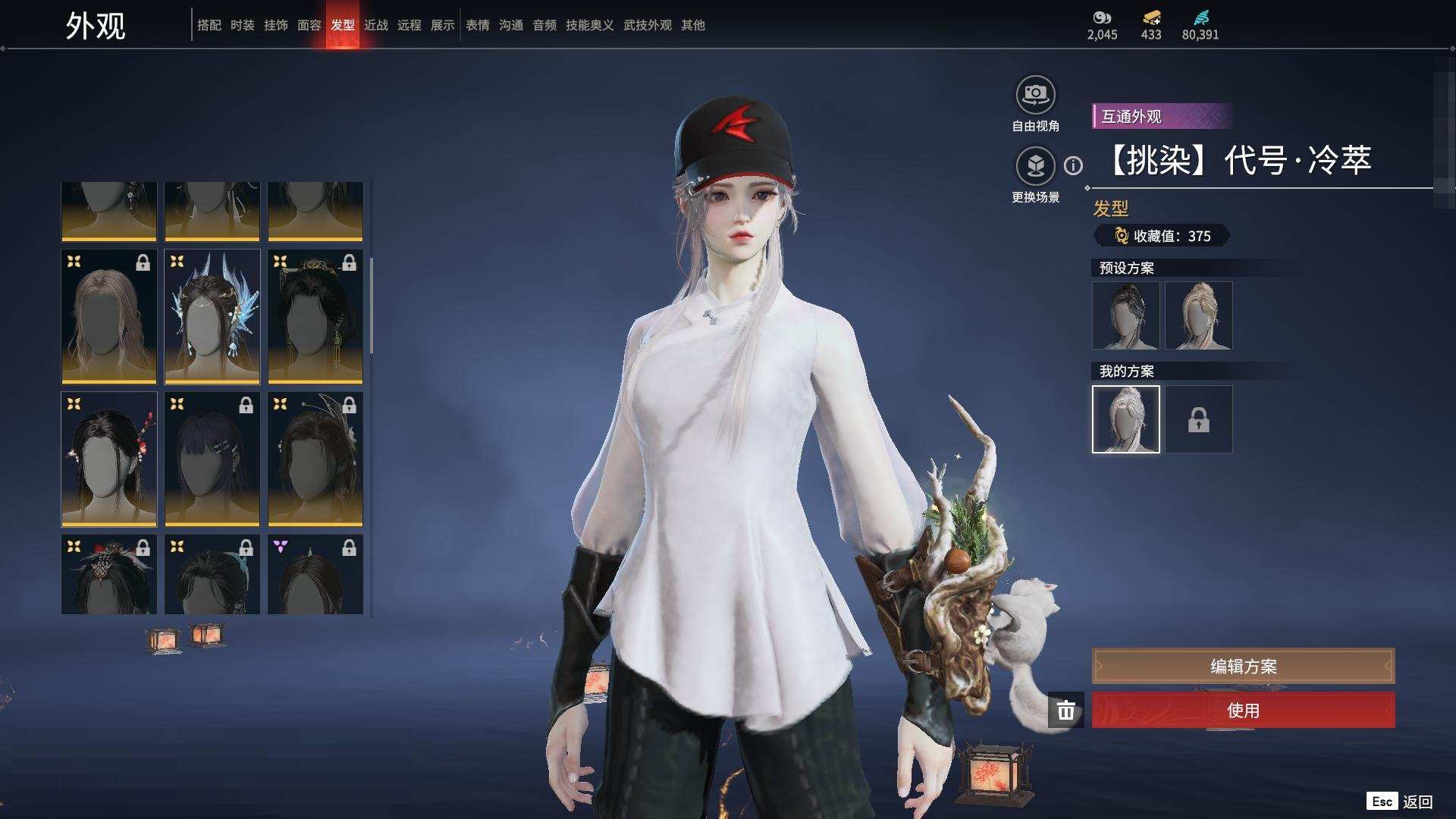Pick the blonde preset scheme thumbnail
The height and width of the screenshot is (819, 1456).
point(1199,315)
